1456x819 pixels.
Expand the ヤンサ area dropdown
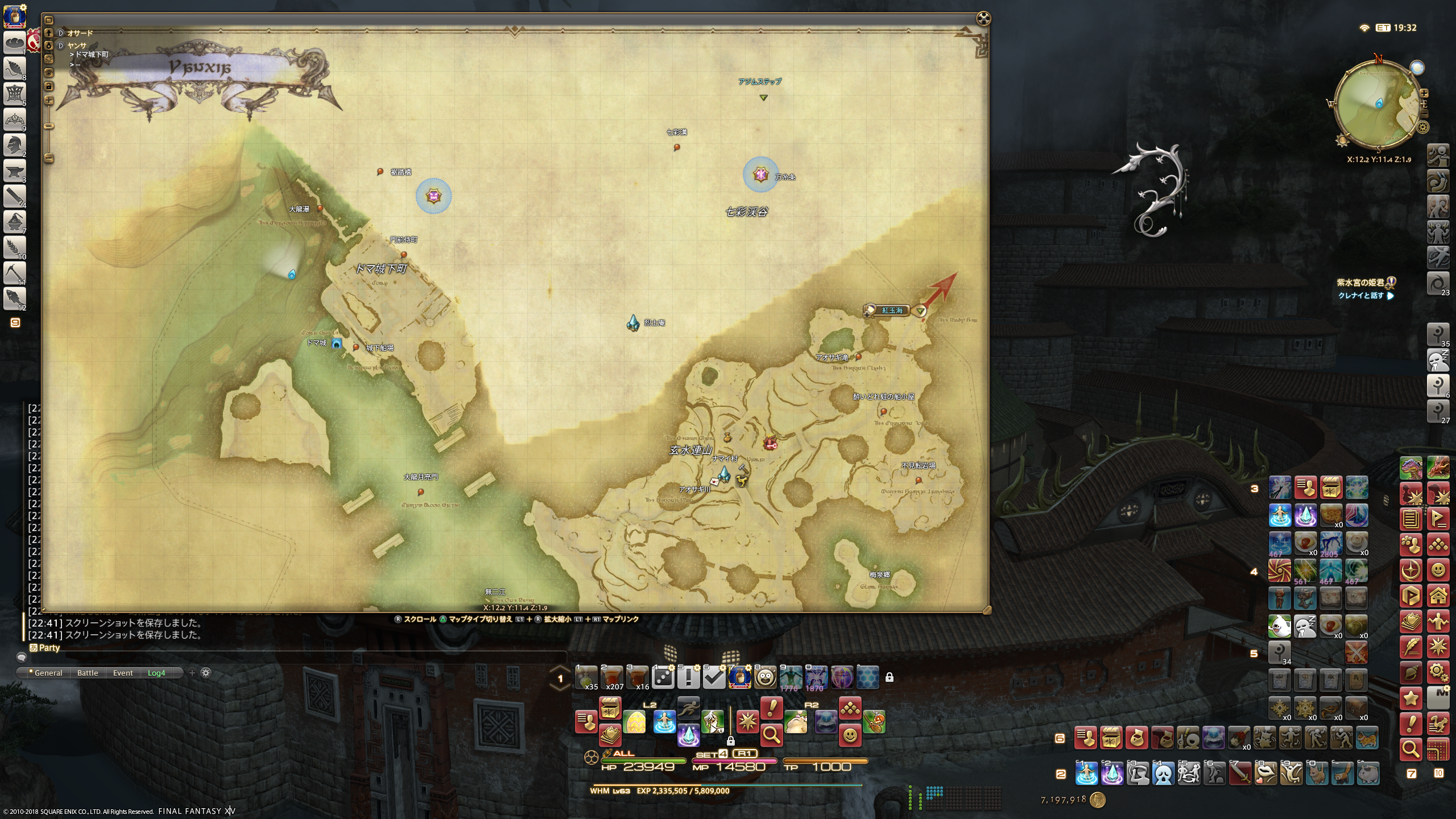pyautogui.click(x=61, y=45)
